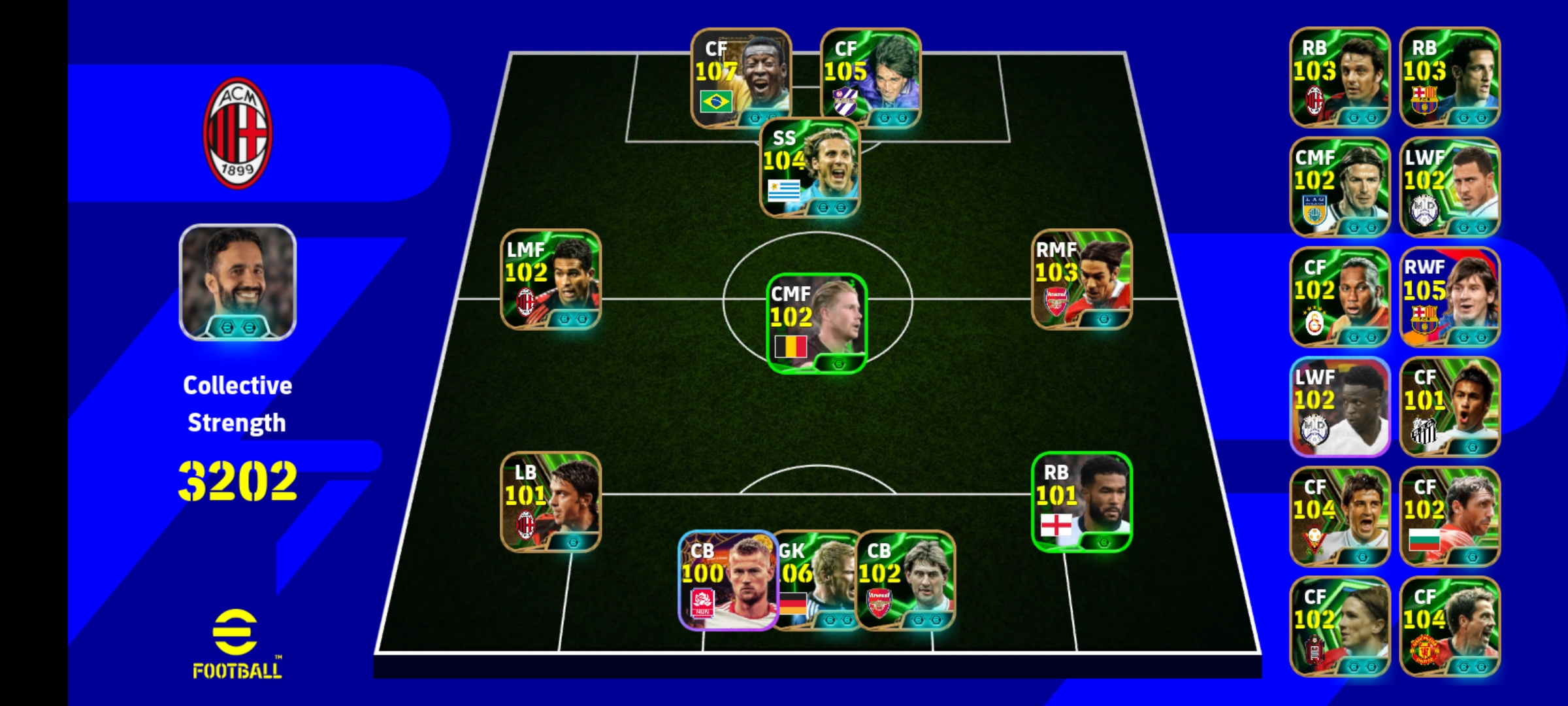Select the LMF 102 midfielder card
The height and width of the screenshot is (706, 1568).
[550, 279]
